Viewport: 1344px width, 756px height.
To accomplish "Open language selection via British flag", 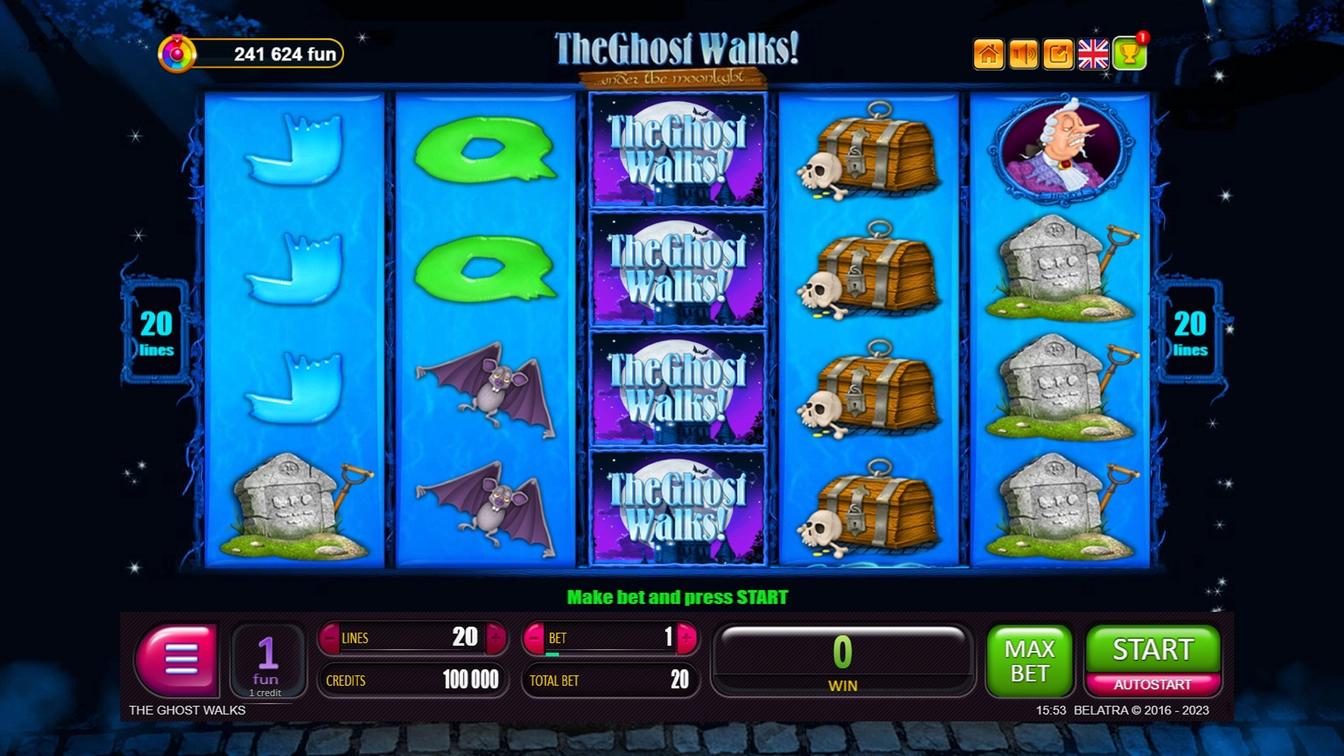I will point(1092,53).
